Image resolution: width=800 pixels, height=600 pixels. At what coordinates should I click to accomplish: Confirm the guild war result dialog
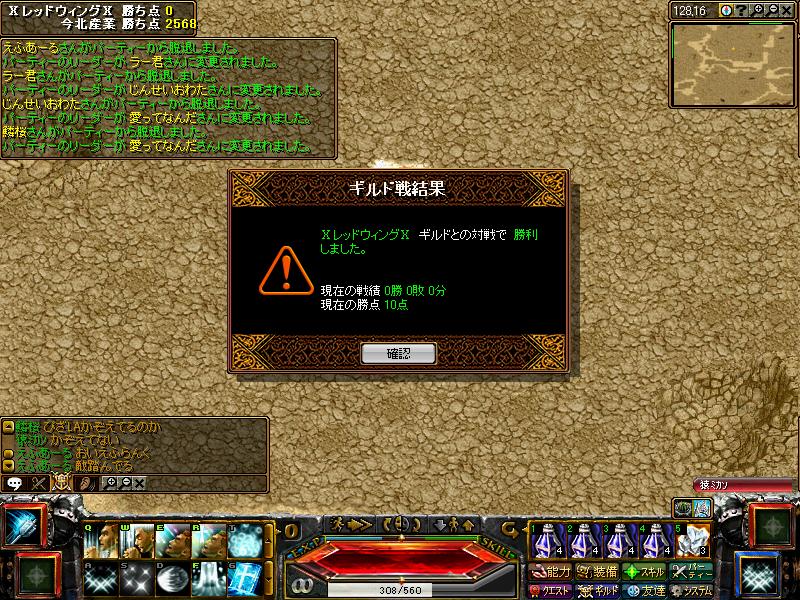click(399, 353)
